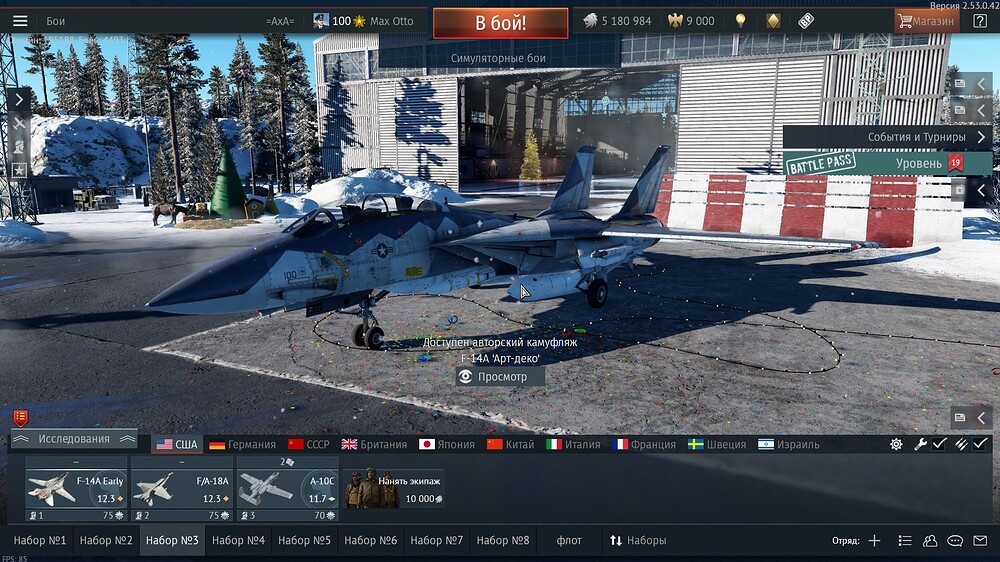The width and height of the screenshot is (1000, 562).
Task: Hire a crew via Нанять экипаж
Action: [x=394, y=490]
